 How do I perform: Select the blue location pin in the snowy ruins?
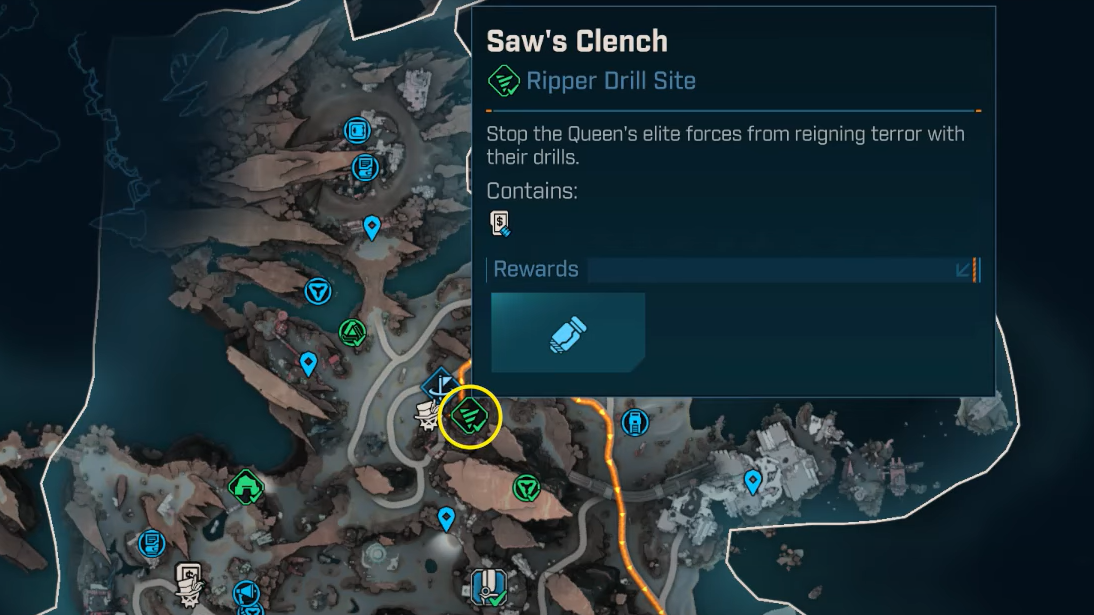point(753,484)
